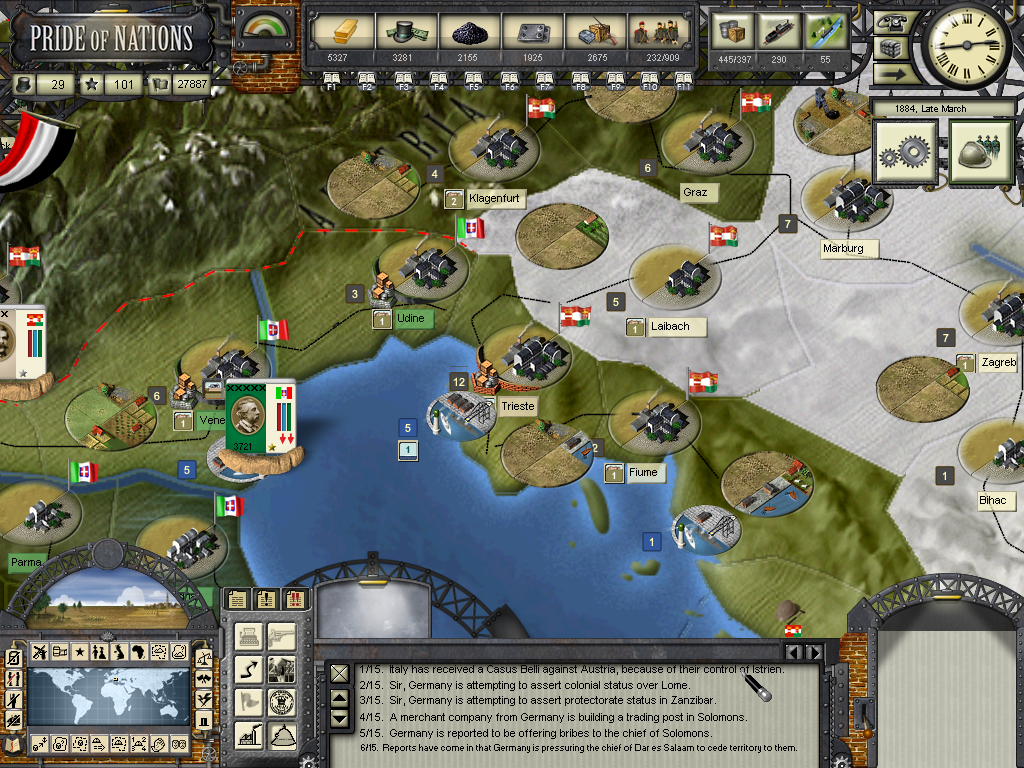The image size is (1024, 768).
Task: Show single-exclamation important messages
Action: click(x=266, y=599)
